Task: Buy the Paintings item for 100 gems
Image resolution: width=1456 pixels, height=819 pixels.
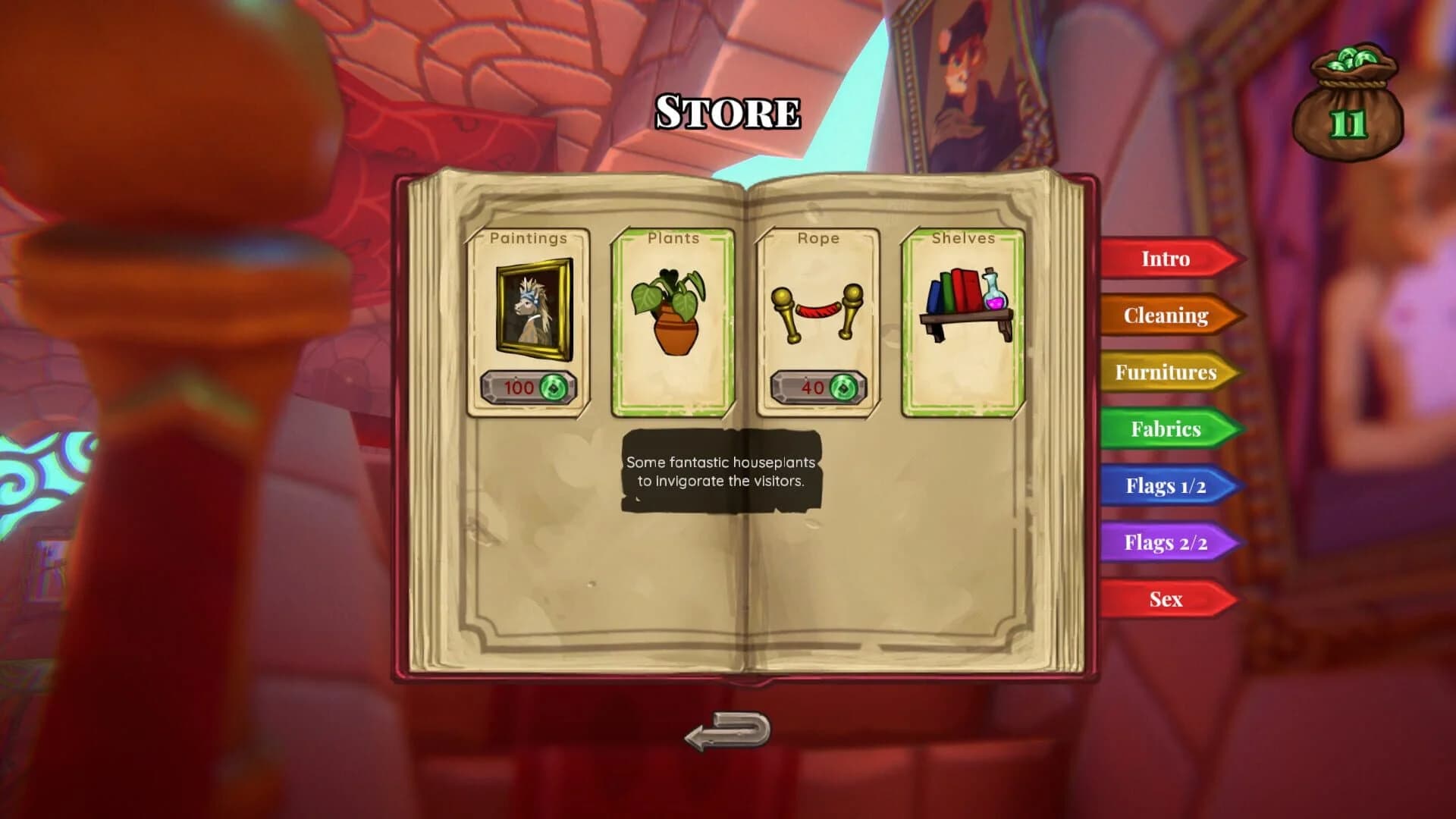Action: (529, 389)
